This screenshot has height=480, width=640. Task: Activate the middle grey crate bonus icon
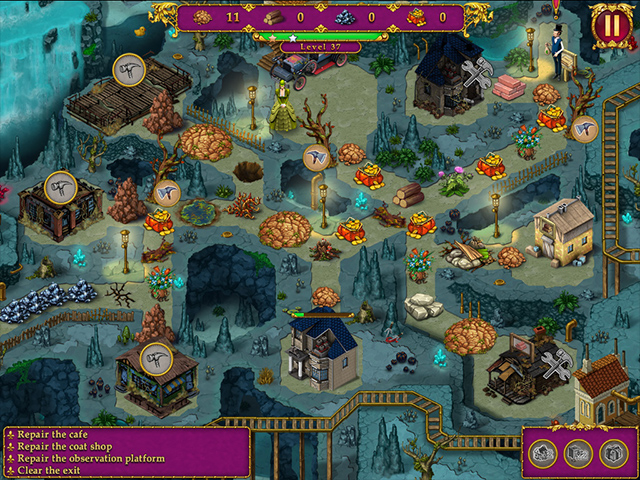pyautogui.click(x=578, y=453)
